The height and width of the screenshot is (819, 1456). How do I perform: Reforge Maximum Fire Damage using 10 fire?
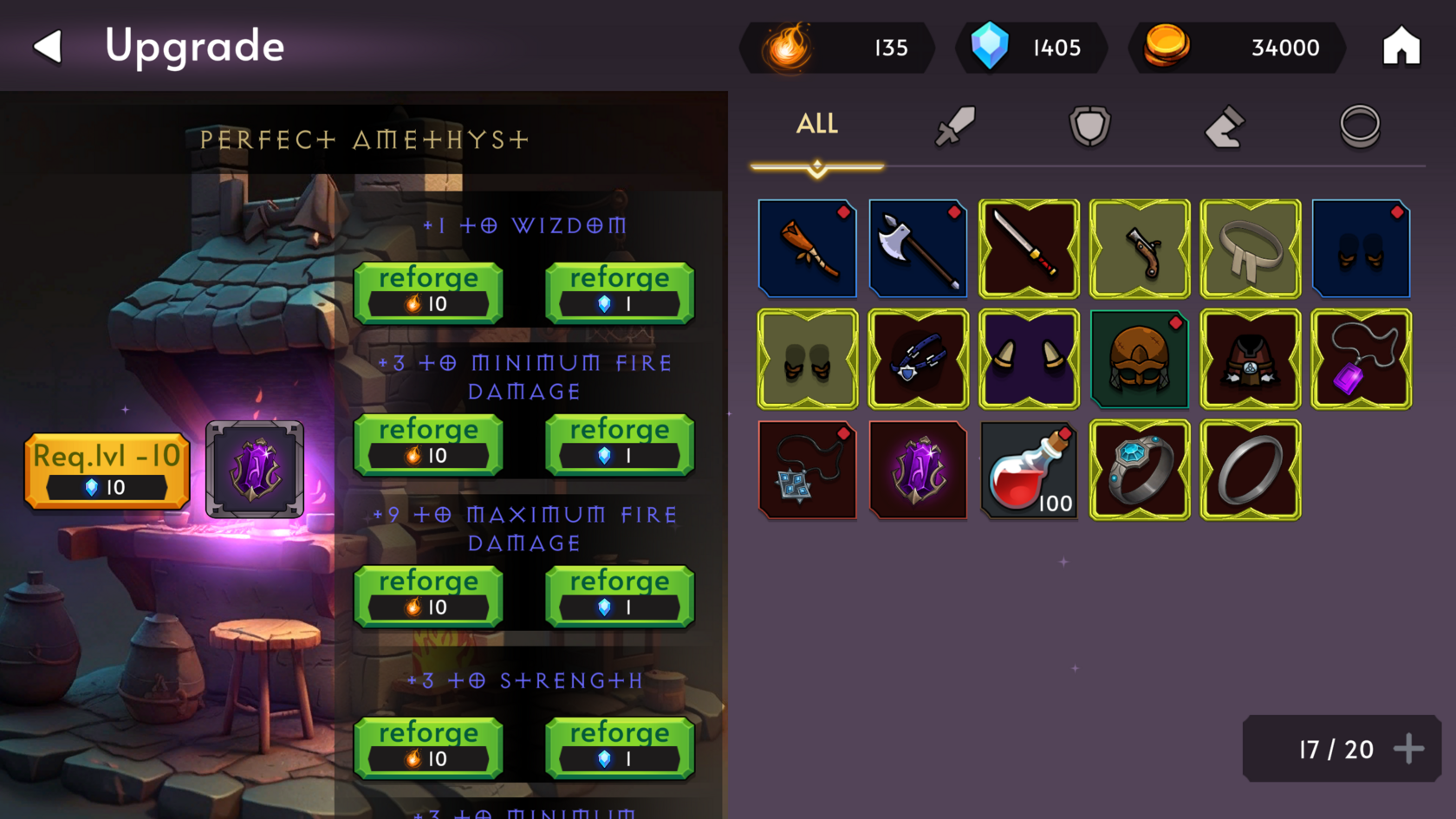(x=428, y=596)
